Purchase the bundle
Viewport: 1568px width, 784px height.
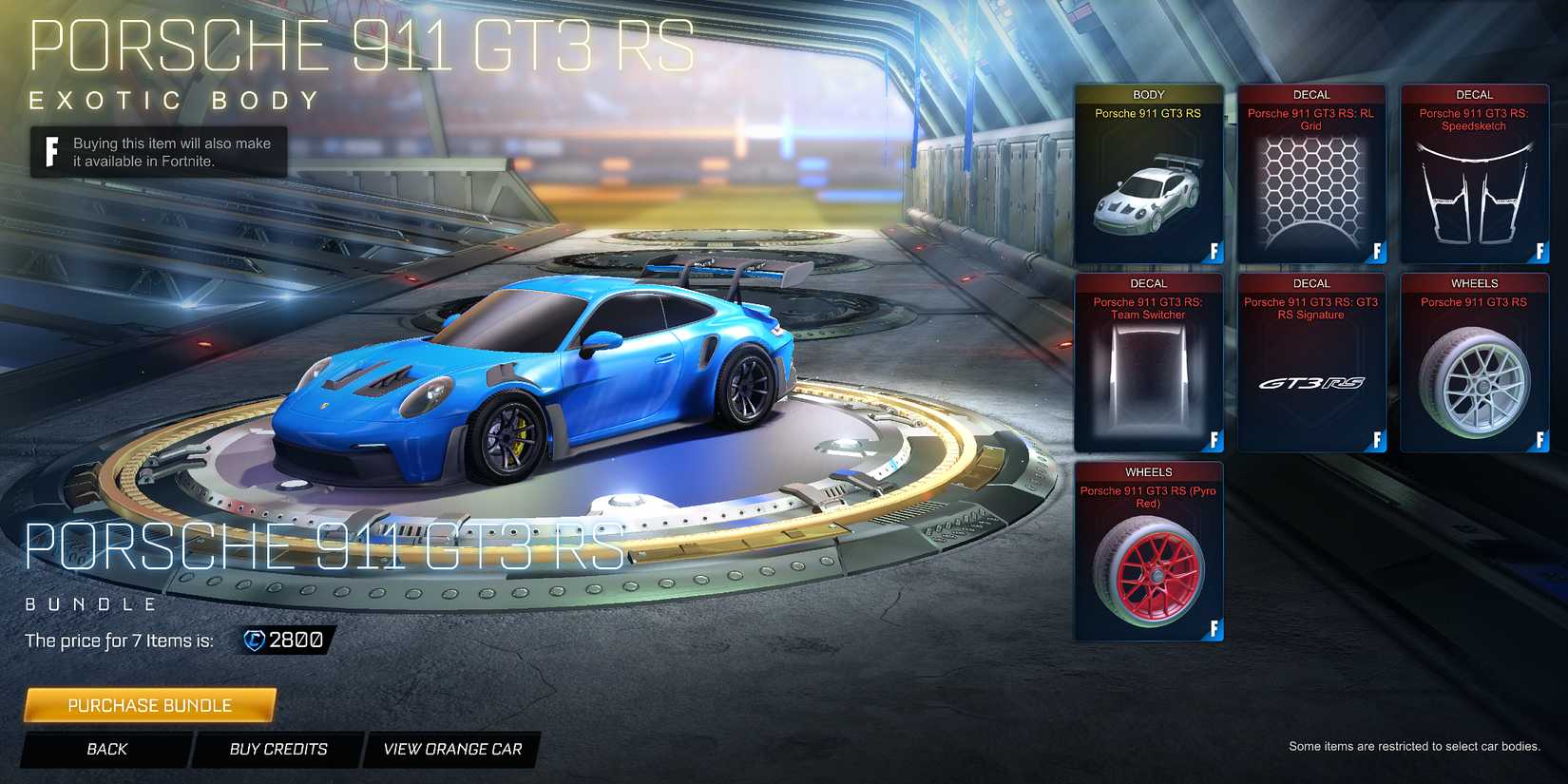pos(148,705)
